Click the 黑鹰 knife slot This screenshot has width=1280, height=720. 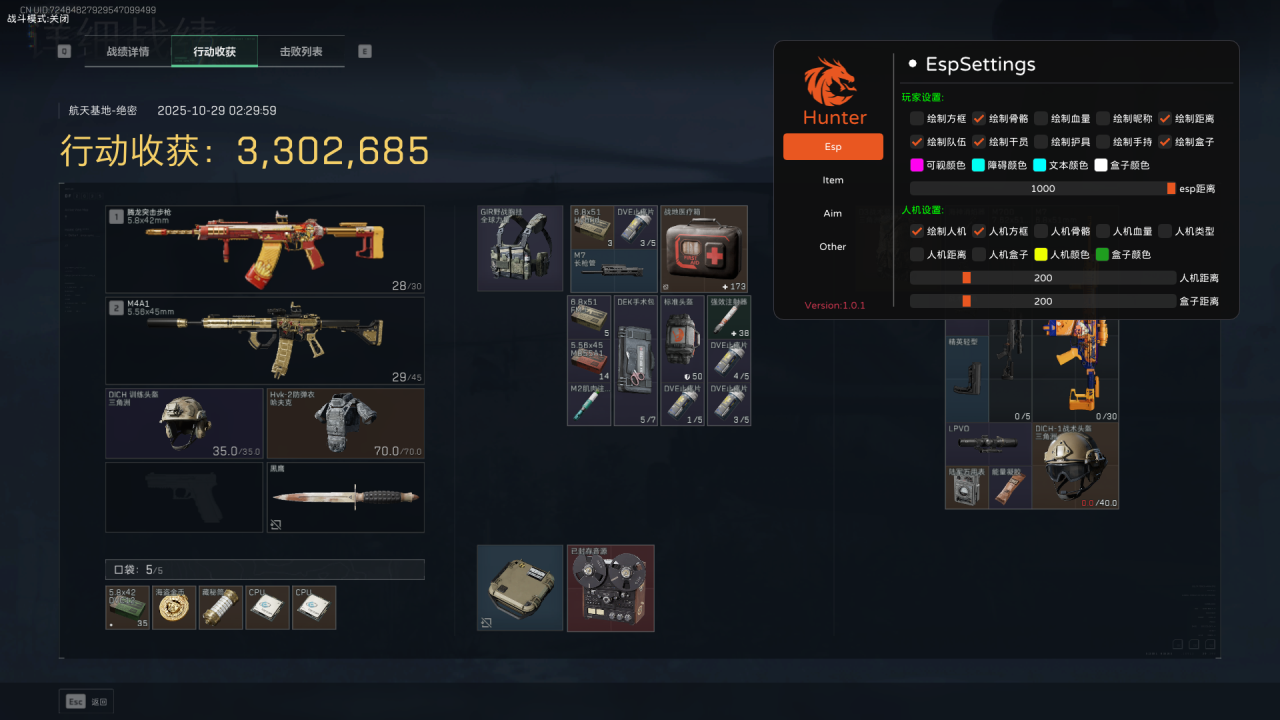(345, 497)
